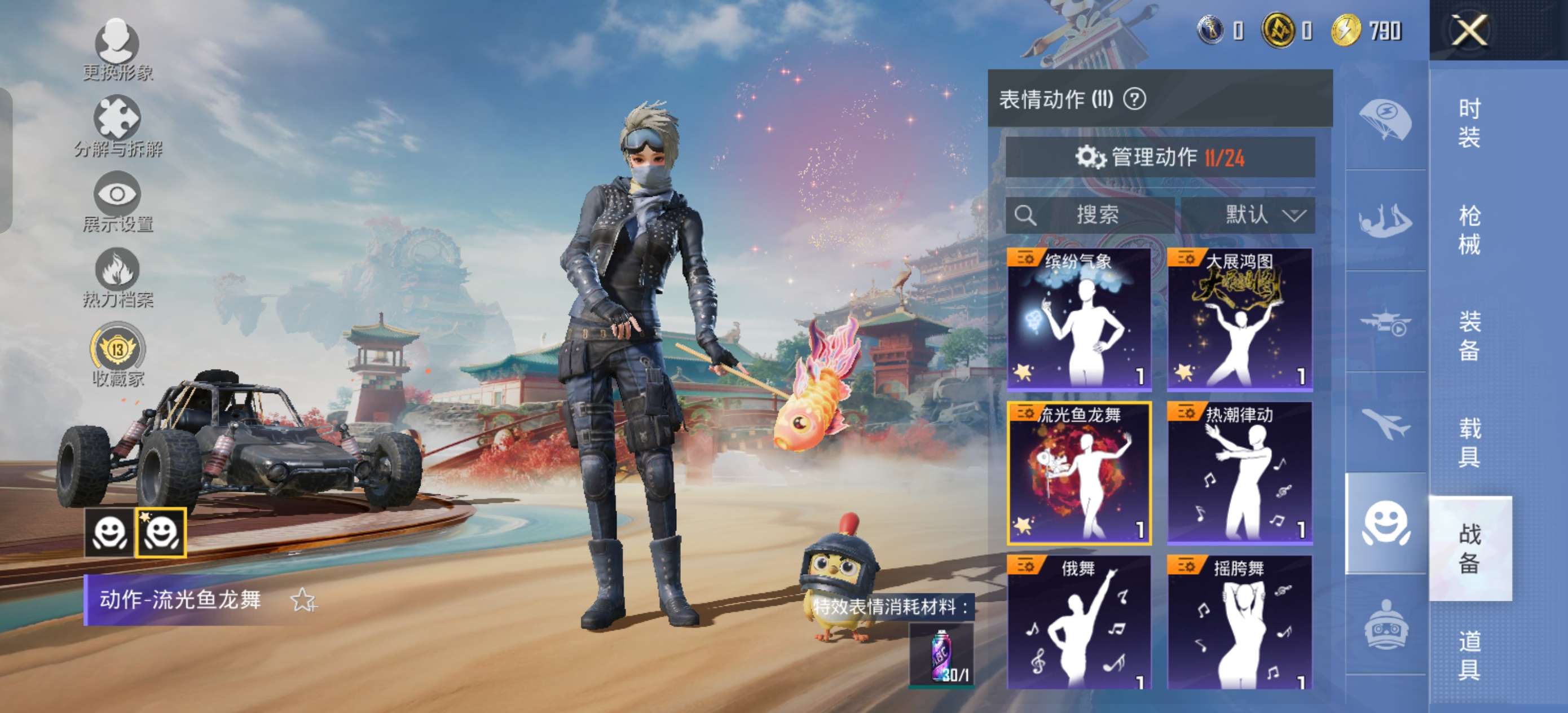This screenshot has width=1568, height=713.
Task: Switch to the 时装 outfit tab
Action: (1469, 123)
